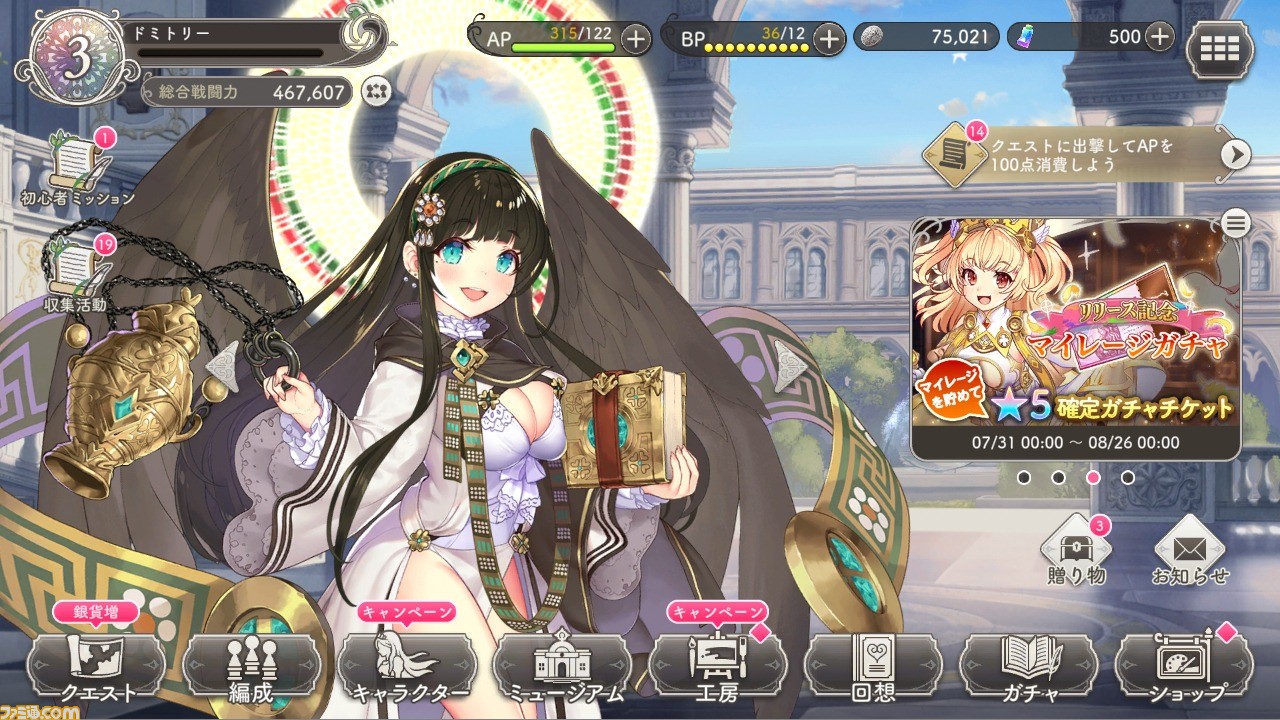Open the hamburger menu on the gacha banner

coord(1235,223)
